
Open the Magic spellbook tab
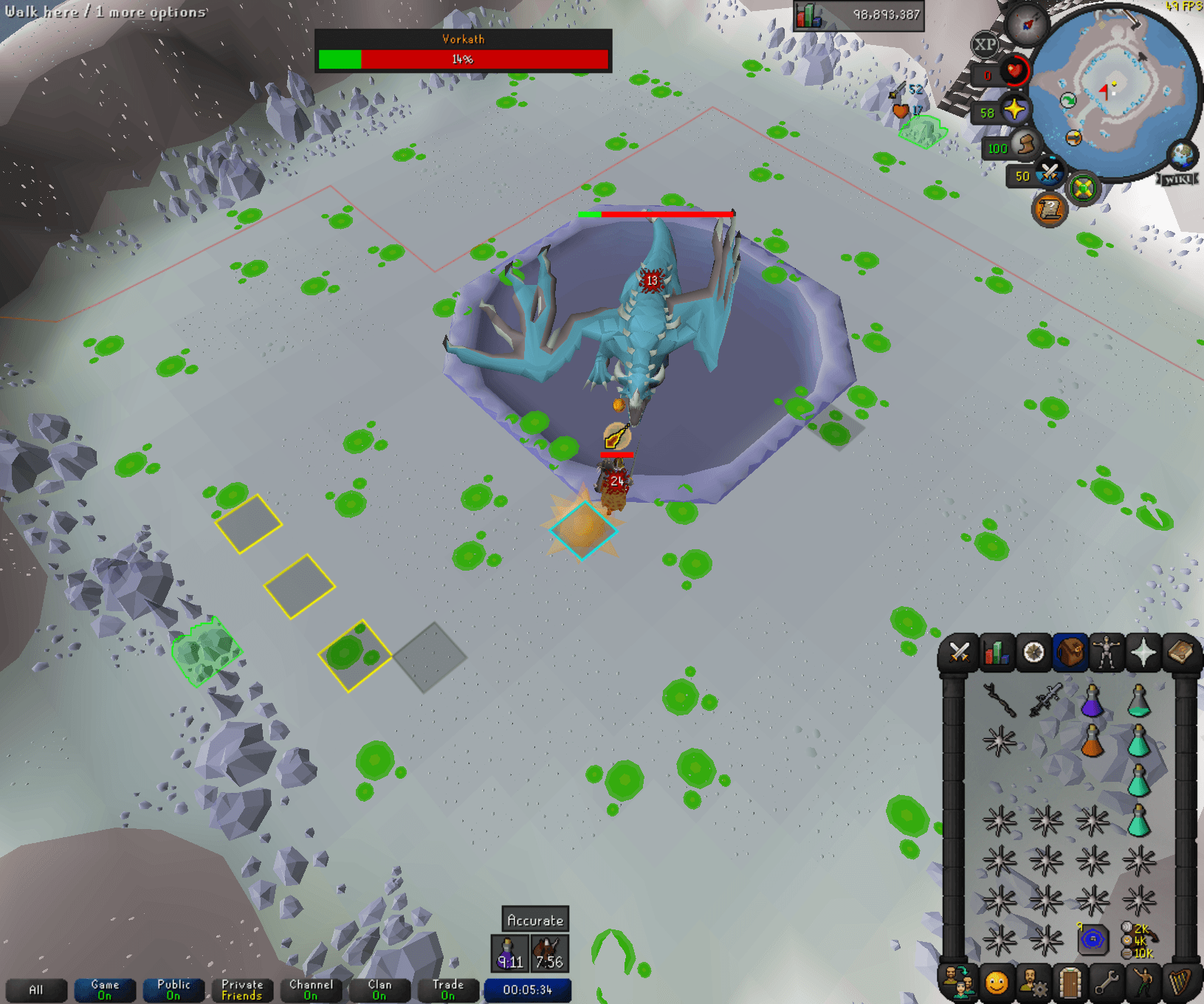point(1179,653)
